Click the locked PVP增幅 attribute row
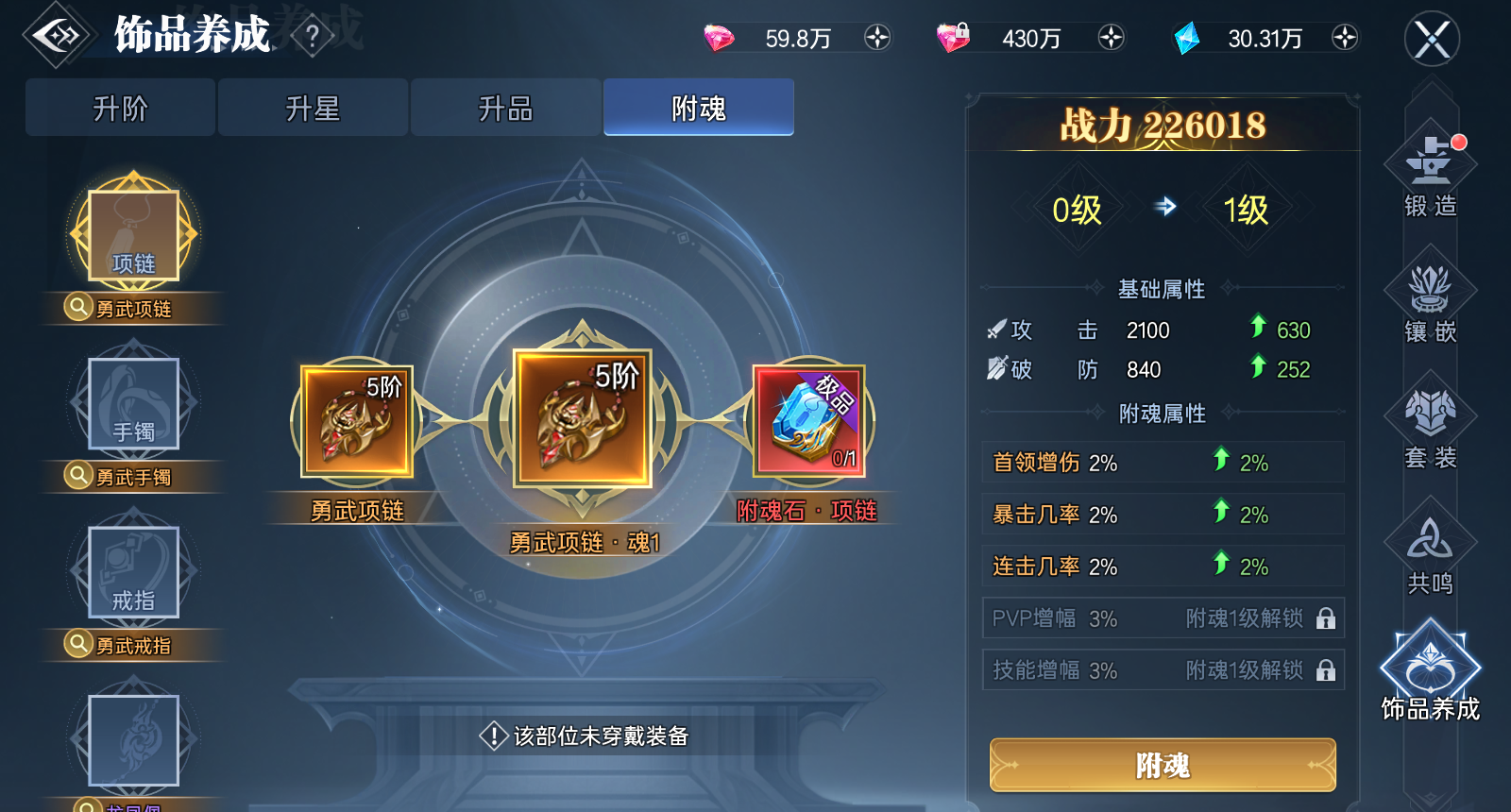Viewport: 1511px width, 812px height. click(1163, 618)
